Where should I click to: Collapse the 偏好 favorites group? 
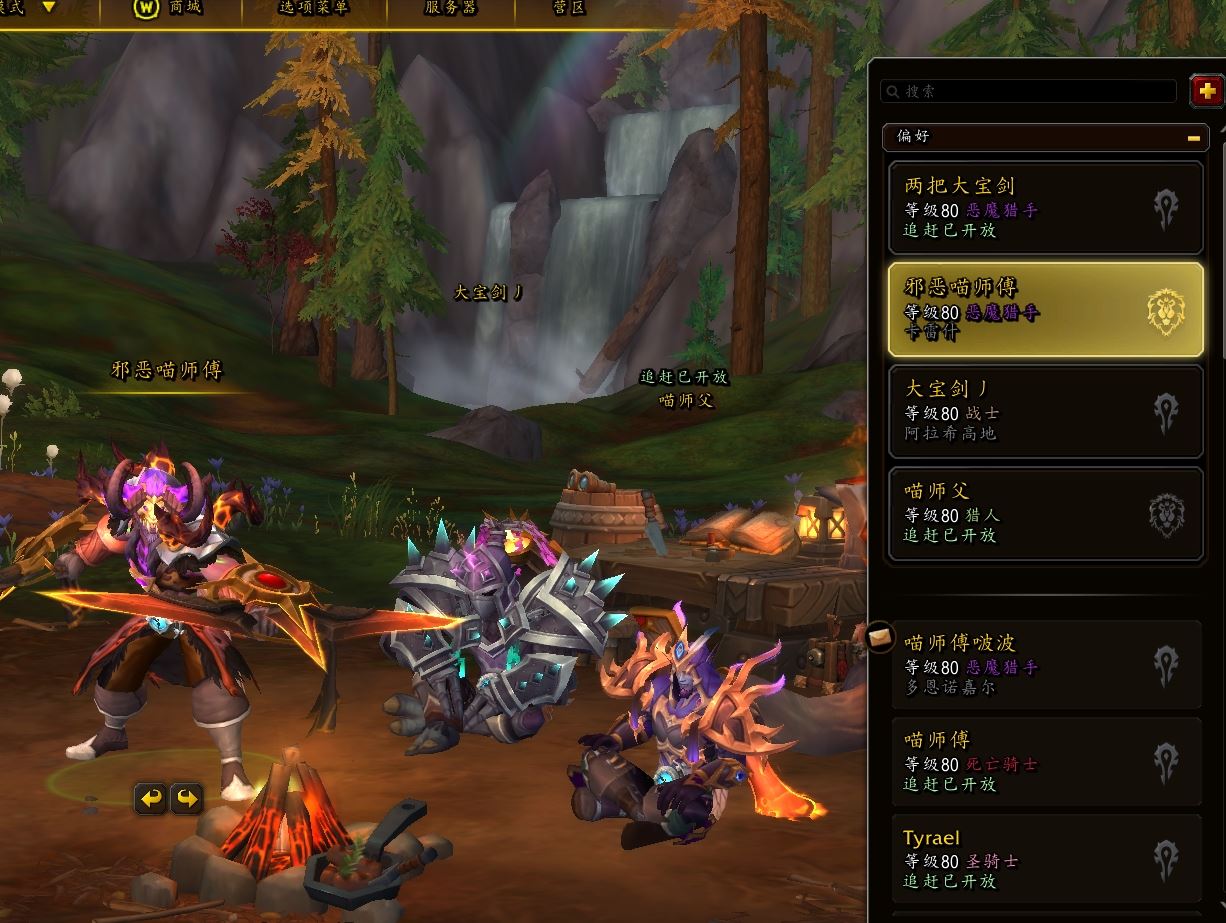click(x=1193, y=137)
